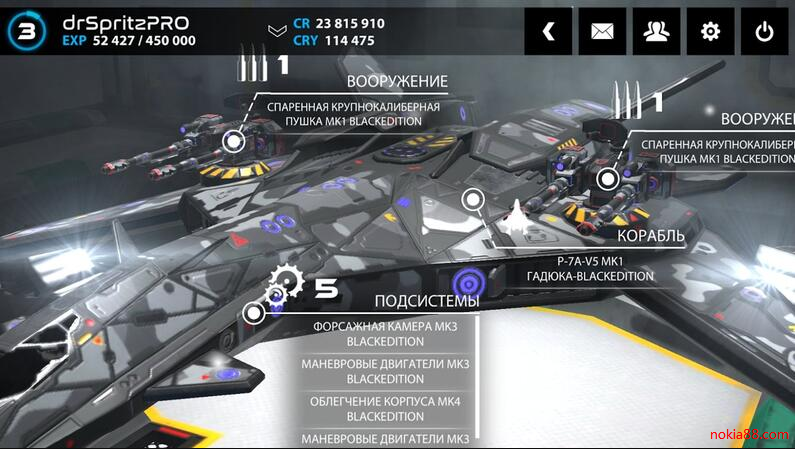Click the power exit button
The width and height of the screenshot is (795, 449).
[764, 31]
